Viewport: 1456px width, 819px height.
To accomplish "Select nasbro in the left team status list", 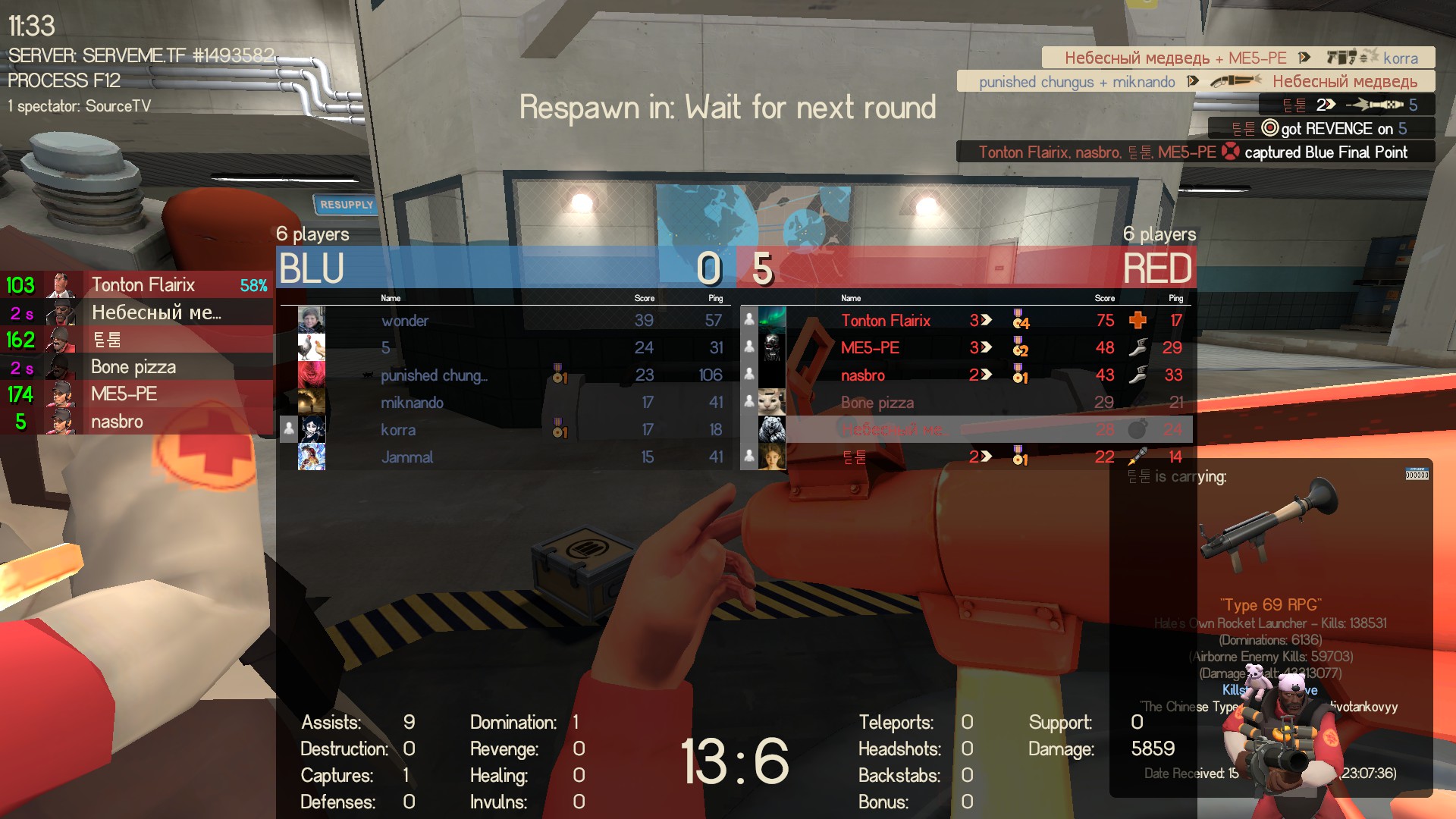I will tap(117, 422).
